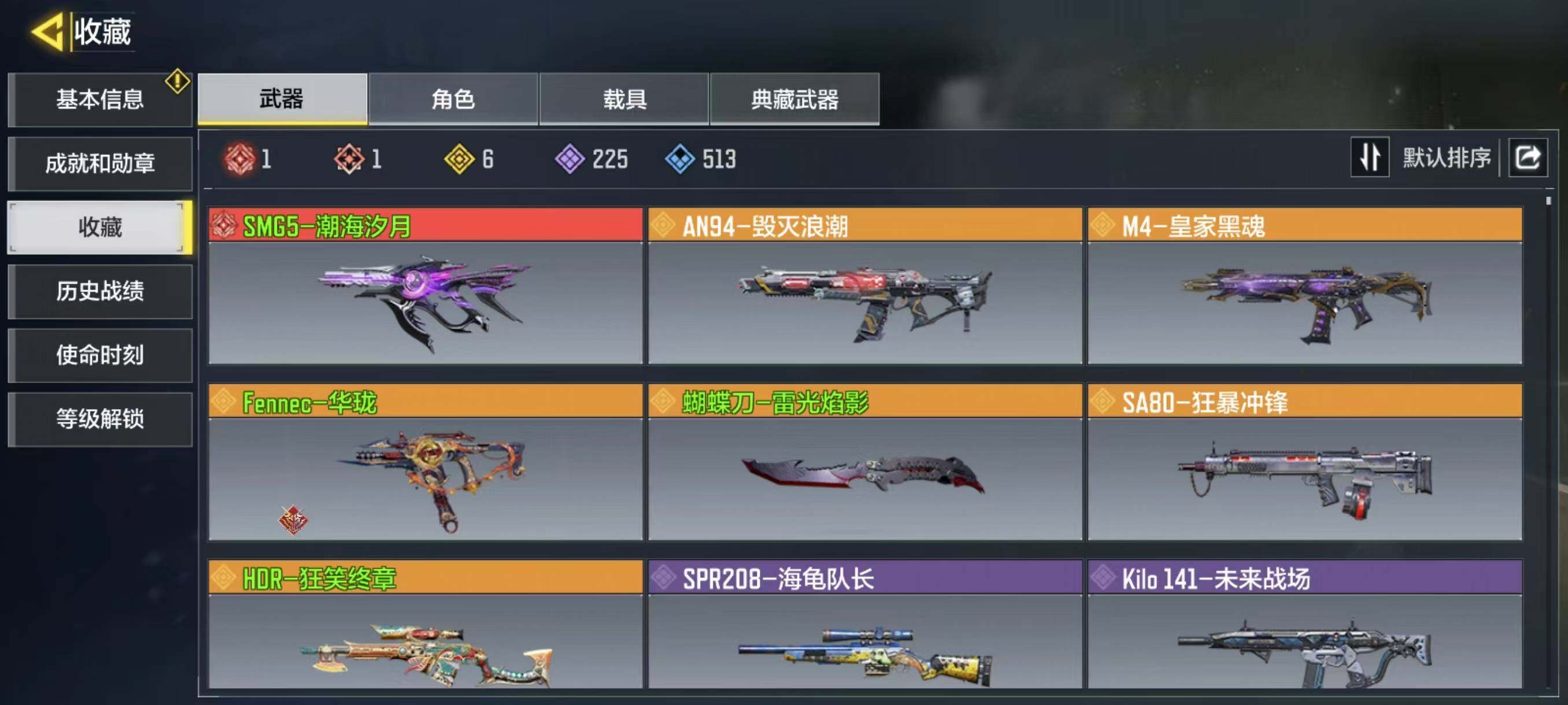View the 蝴蝶刀-雷光焰影 knife card

864,462
